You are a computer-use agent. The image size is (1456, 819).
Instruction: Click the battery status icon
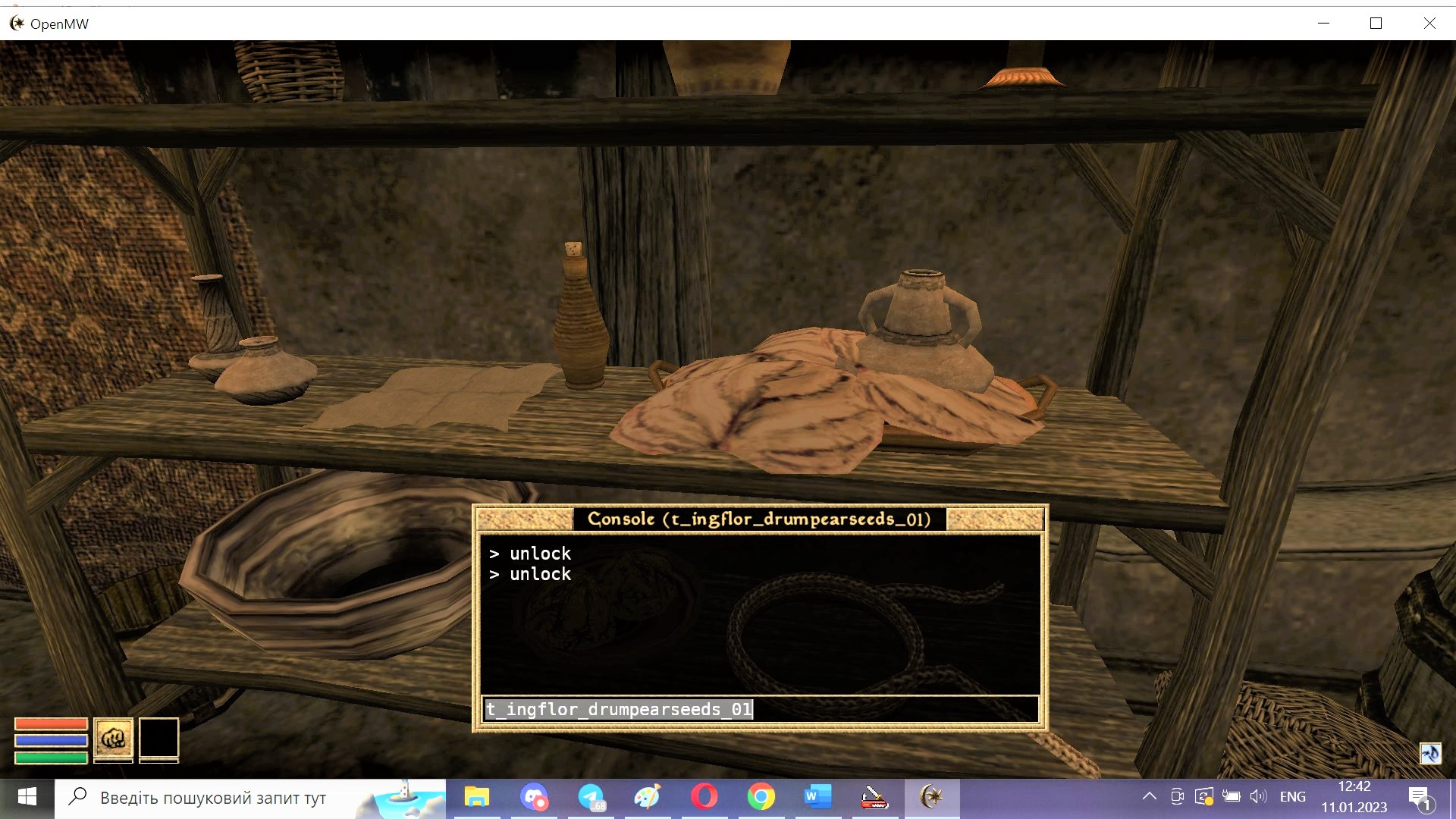(x=1232, y=796)
